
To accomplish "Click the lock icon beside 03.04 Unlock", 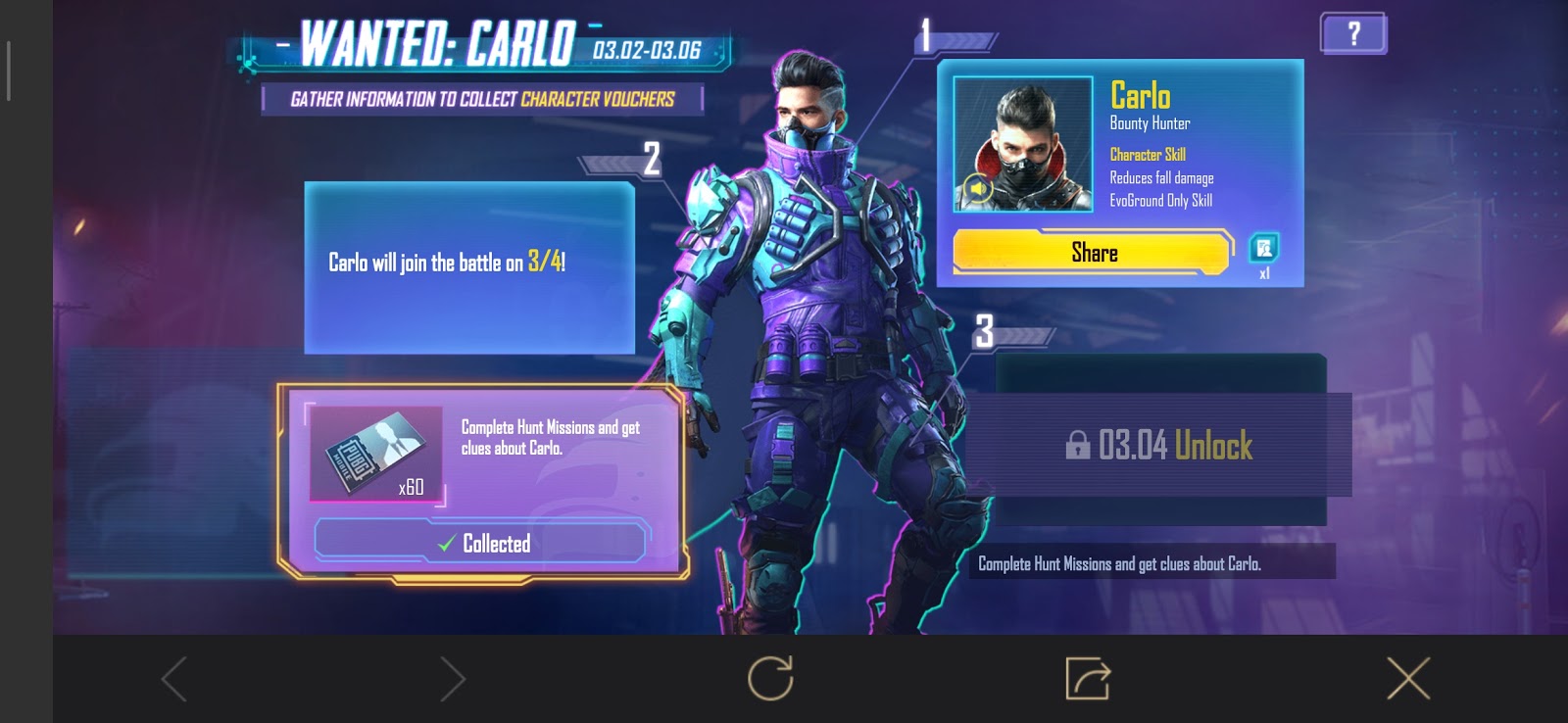I will tap(1080, 445).
